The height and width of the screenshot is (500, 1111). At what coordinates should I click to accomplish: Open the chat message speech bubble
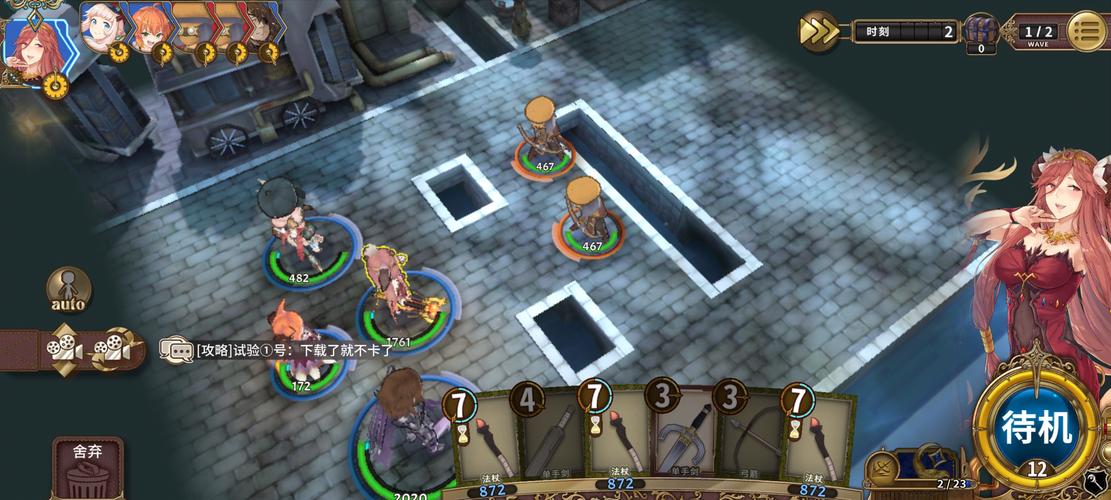pos(176,349)
